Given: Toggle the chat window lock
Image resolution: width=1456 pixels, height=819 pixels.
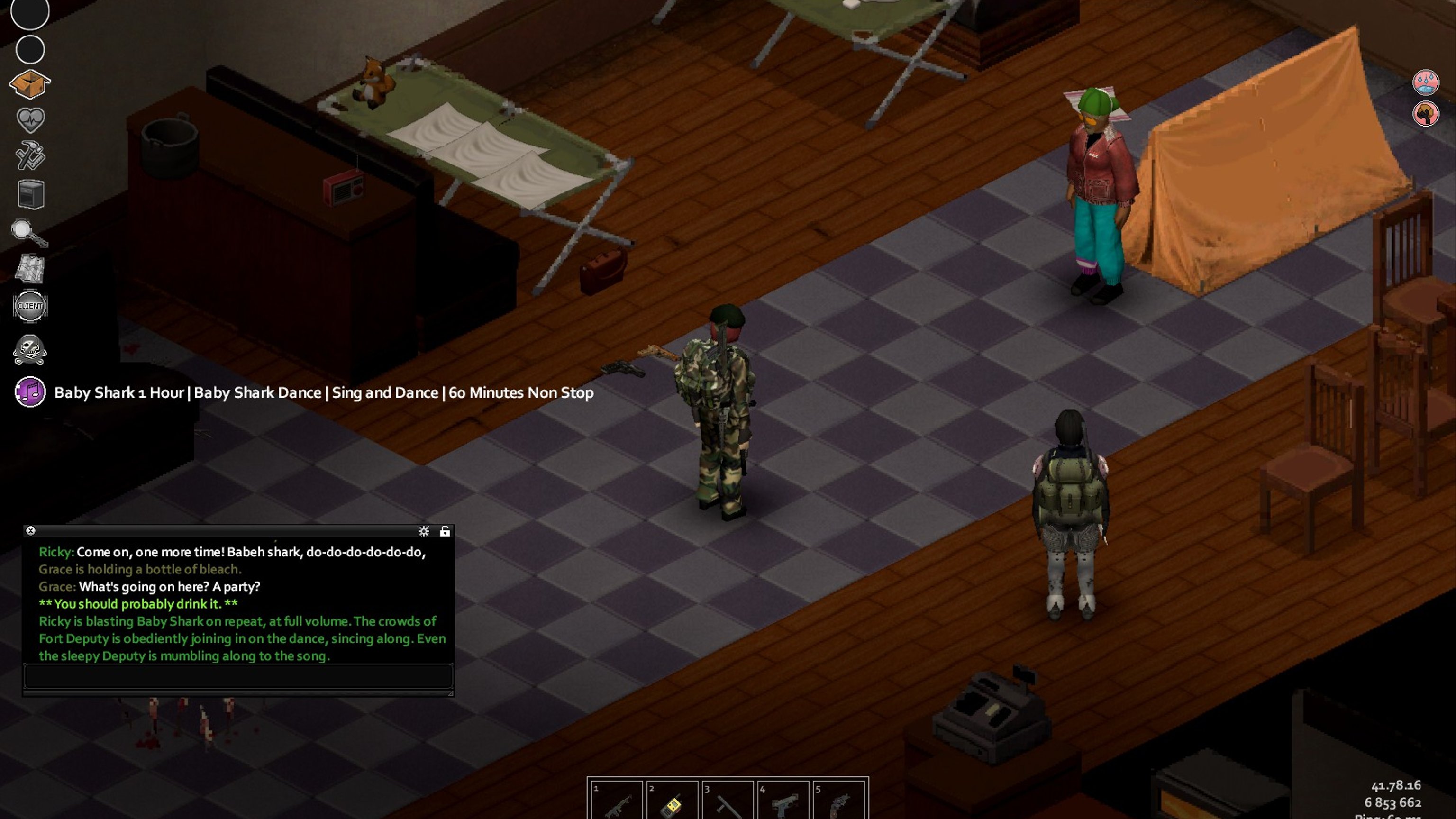Looking at the screenshot, I should (x=445, y=531).
